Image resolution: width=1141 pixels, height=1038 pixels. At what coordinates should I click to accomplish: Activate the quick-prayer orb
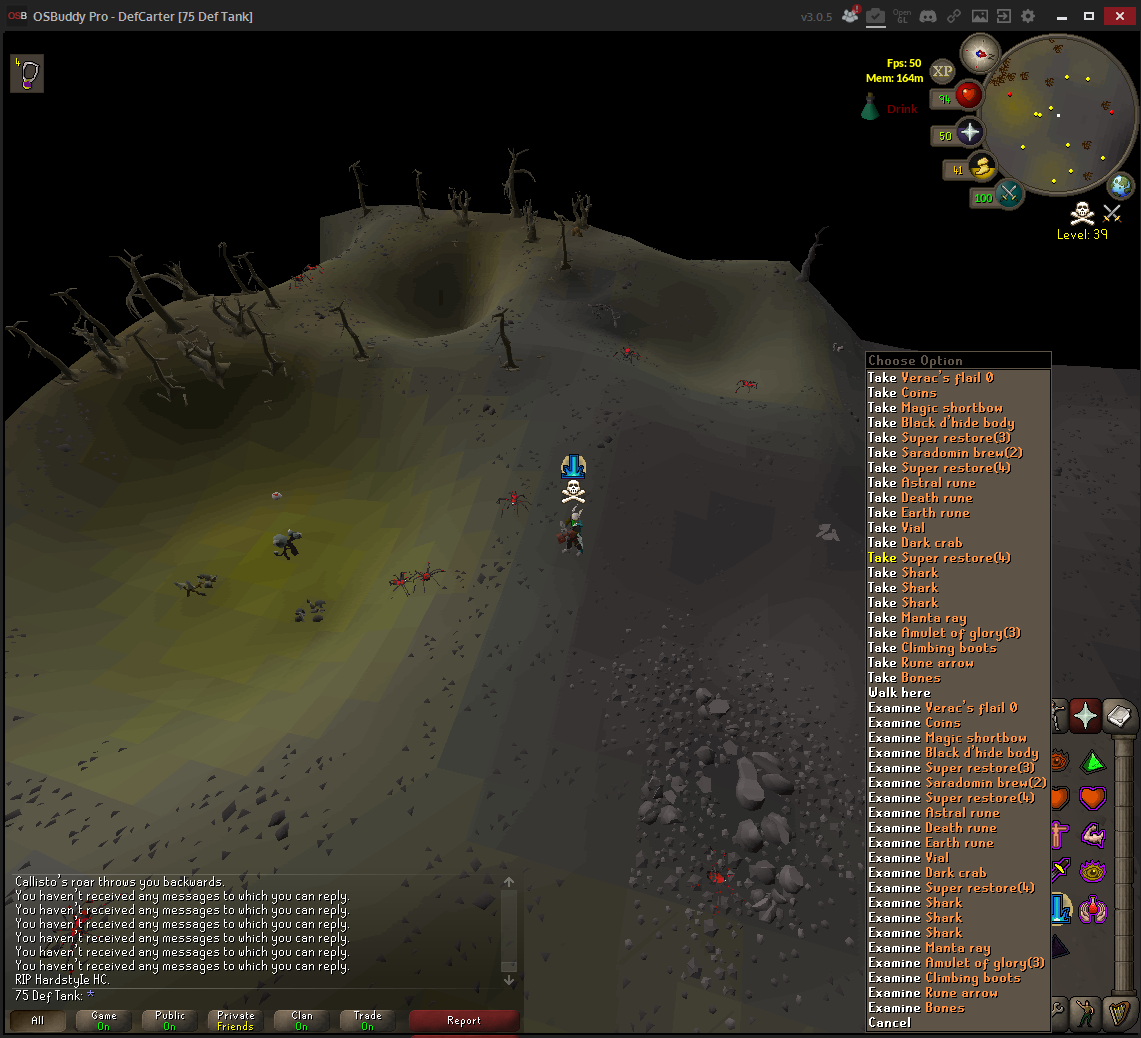coord(970,133)
